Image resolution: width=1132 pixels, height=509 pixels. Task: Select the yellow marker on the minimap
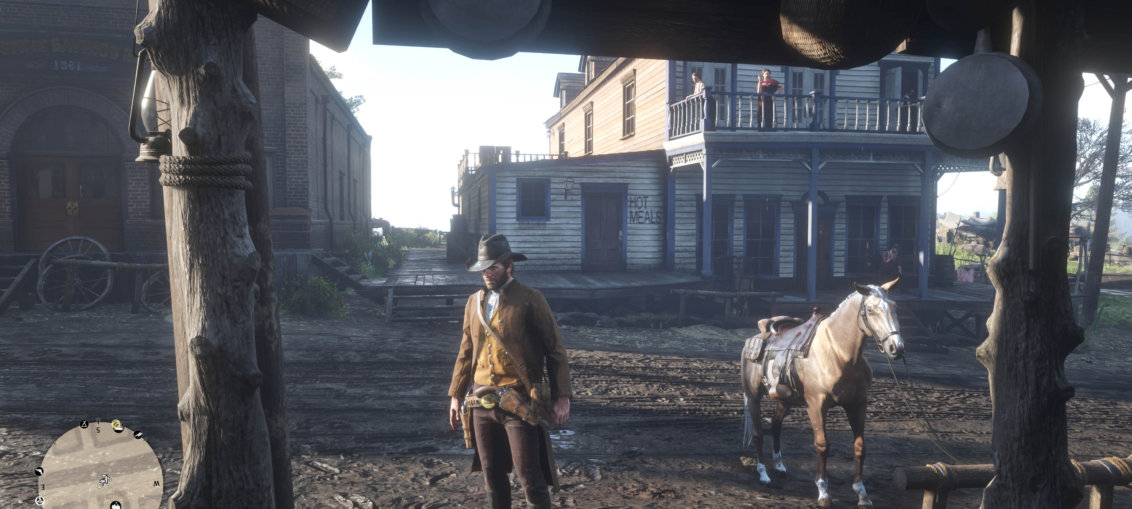click(117, 426)
